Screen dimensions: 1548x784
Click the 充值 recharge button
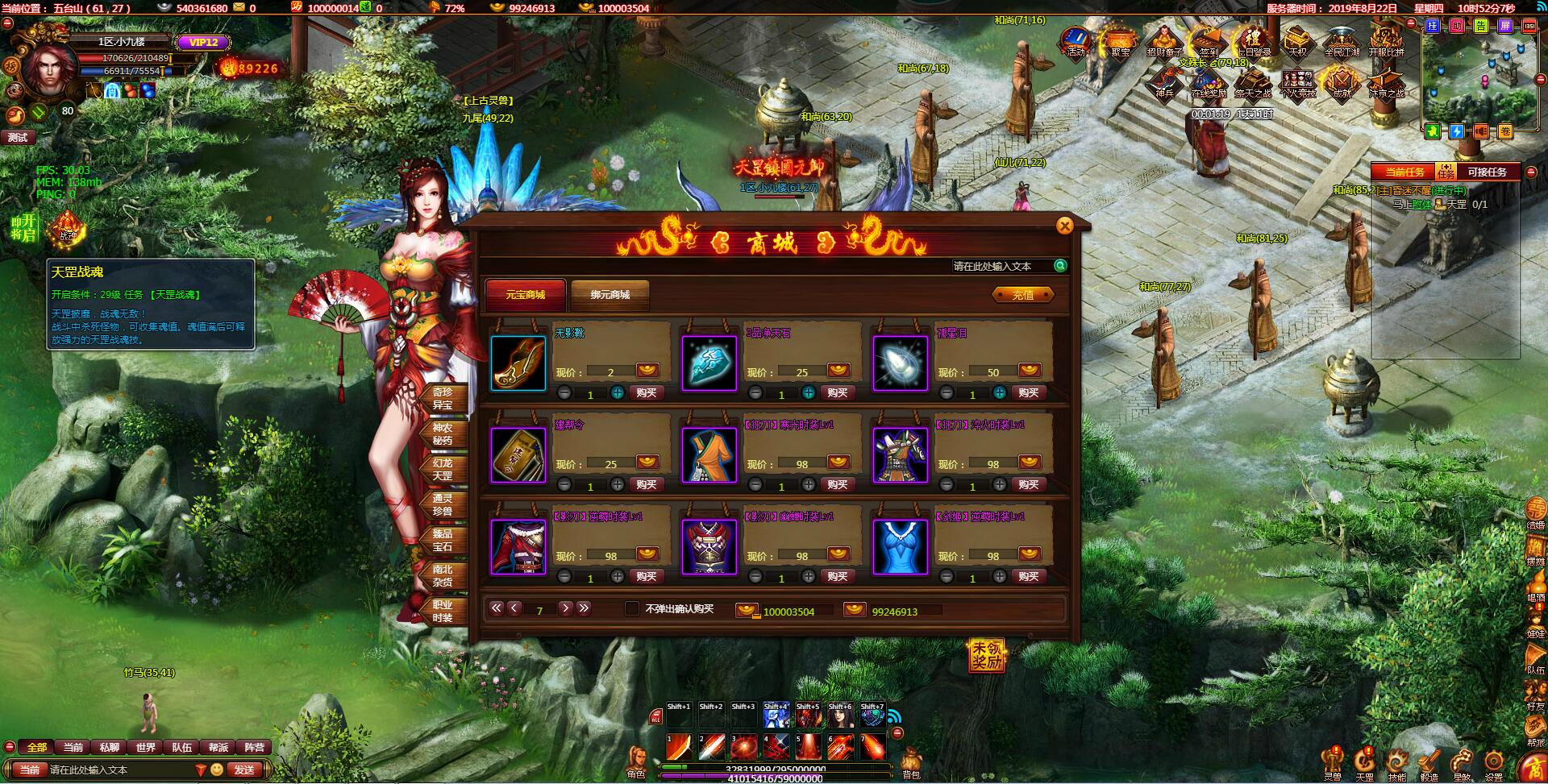coord(1022,294)
